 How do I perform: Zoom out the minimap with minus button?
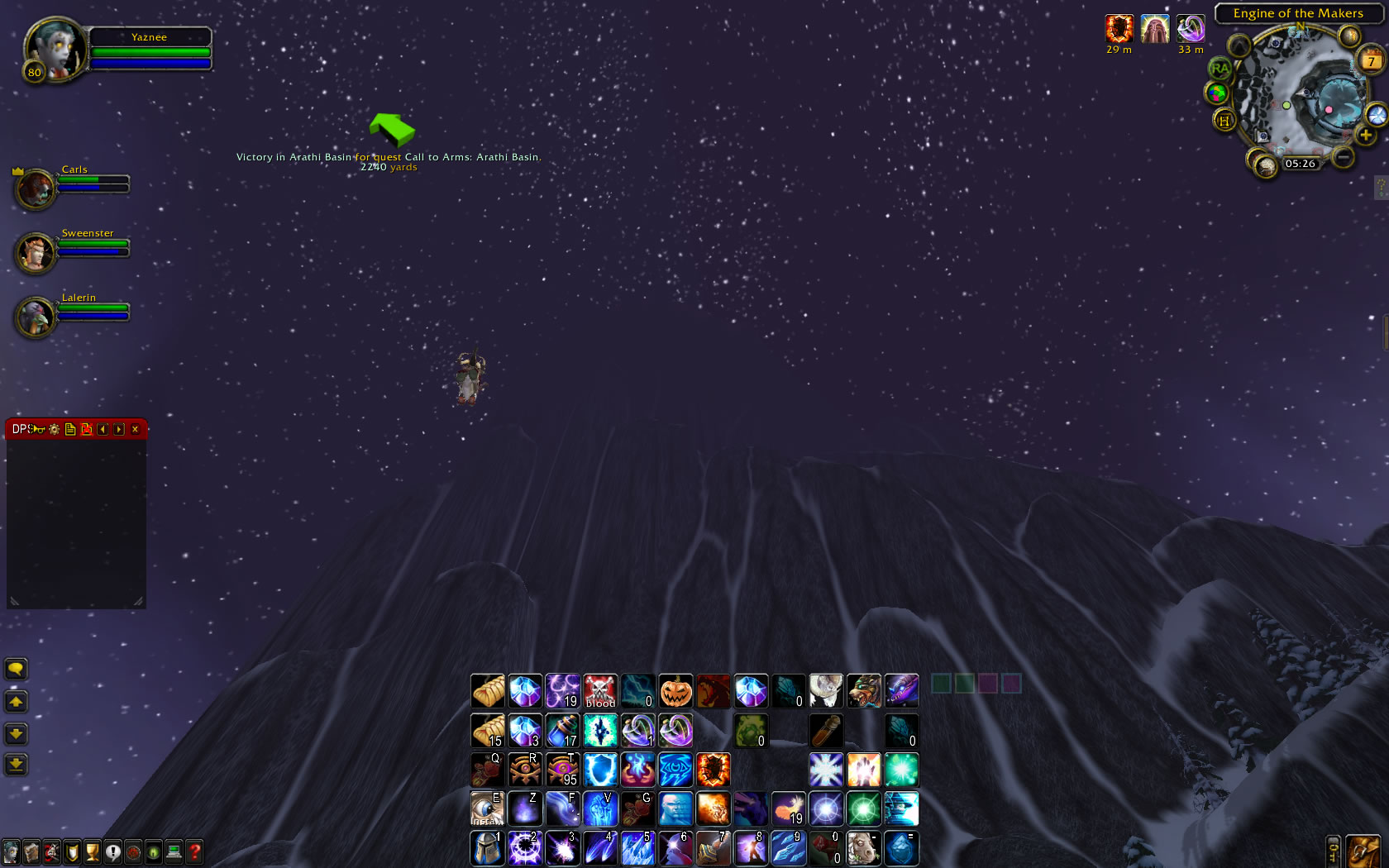(x=1344, y=155)
